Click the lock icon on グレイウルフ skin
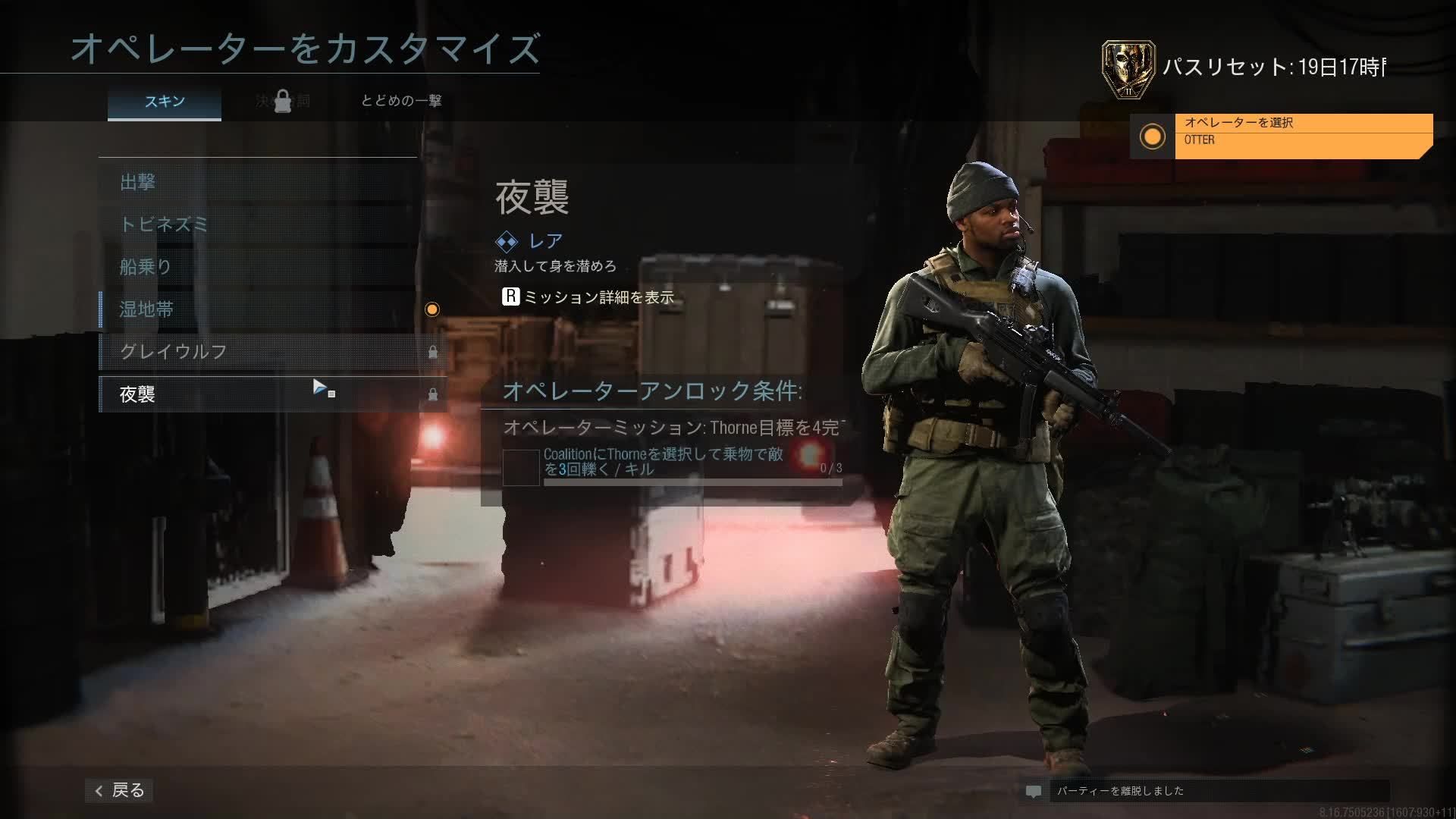The width and height of the screenshot is (1456, 819). [x=435, y=352]
